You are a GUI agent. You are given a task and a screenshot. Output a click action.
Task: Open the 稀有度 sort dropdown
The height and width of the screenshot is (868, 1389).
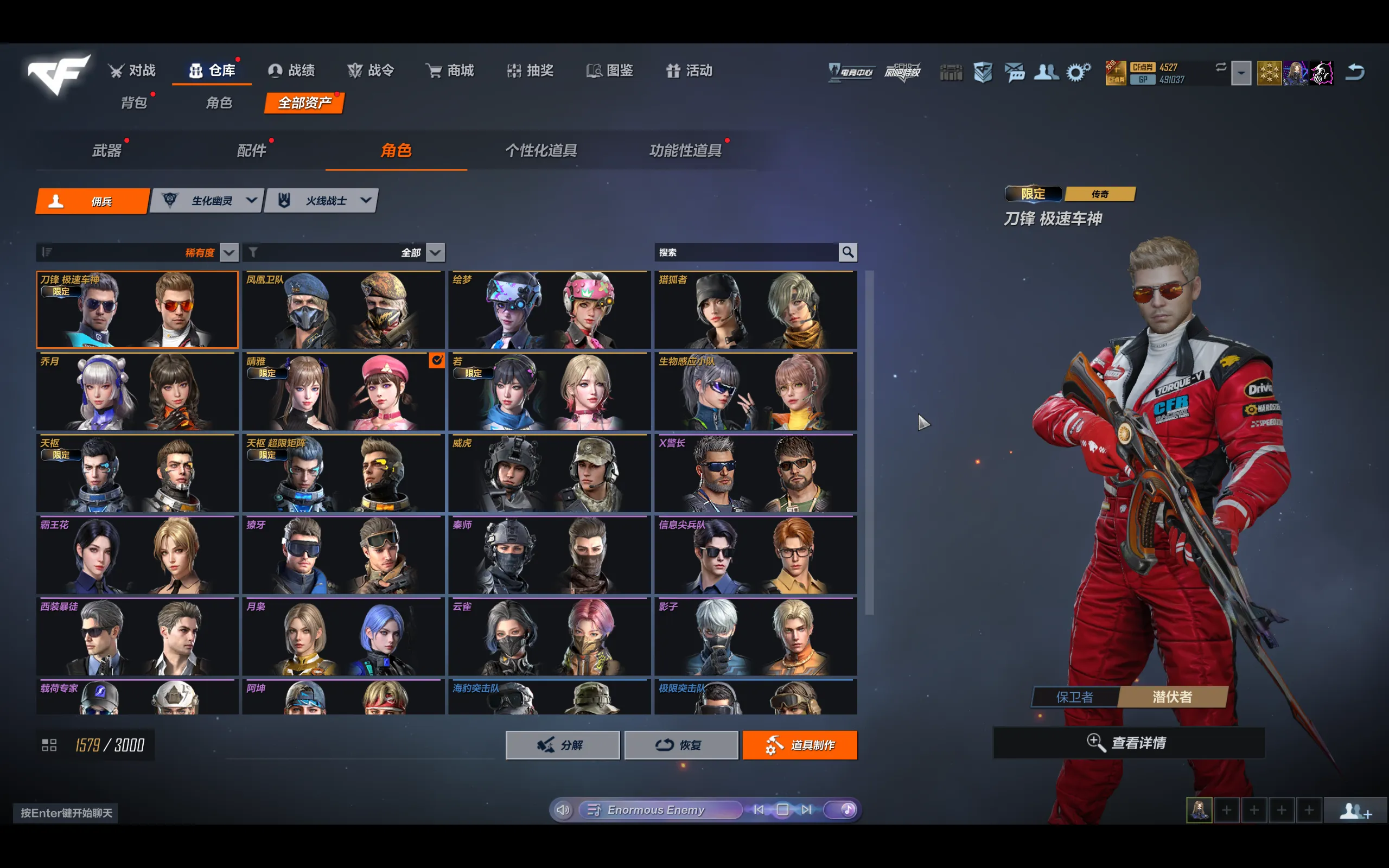pos(229,253)
